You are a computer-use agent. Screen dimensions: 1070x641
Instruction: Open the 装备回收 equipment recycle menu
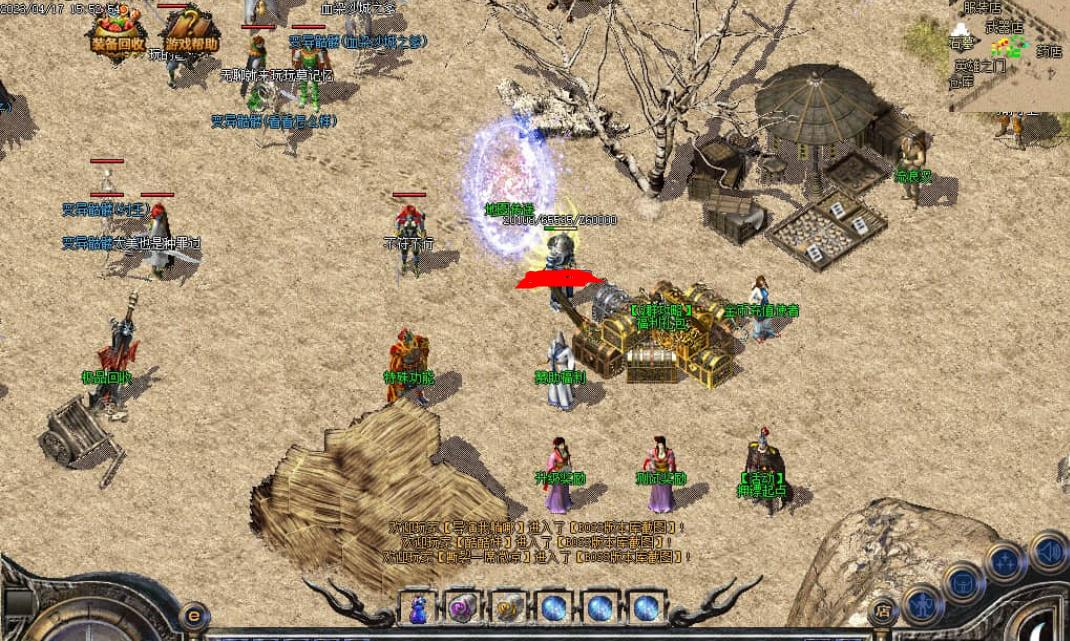[118, 34]
